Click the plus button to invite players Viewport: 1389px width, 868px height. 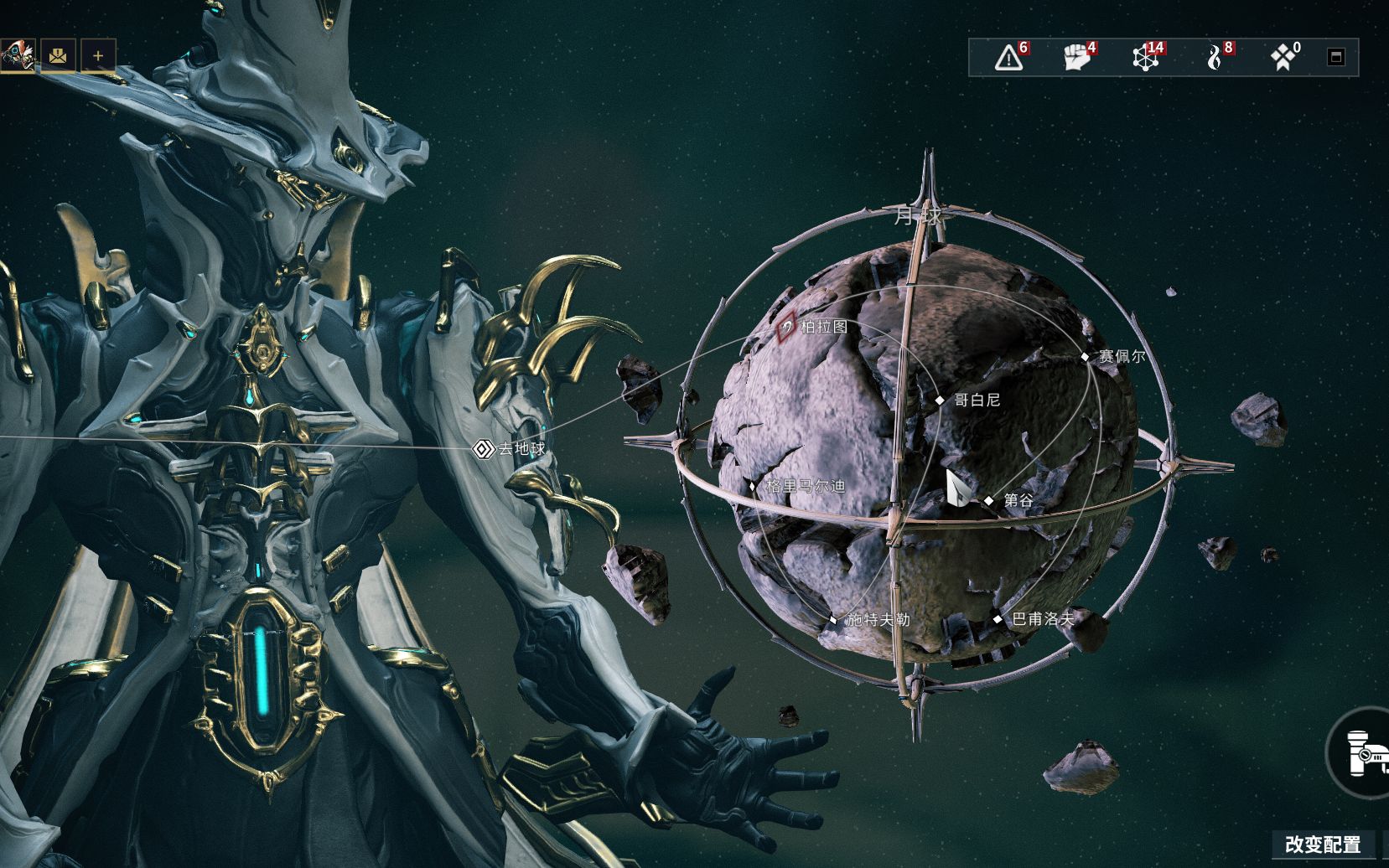[x=98, y=56]
